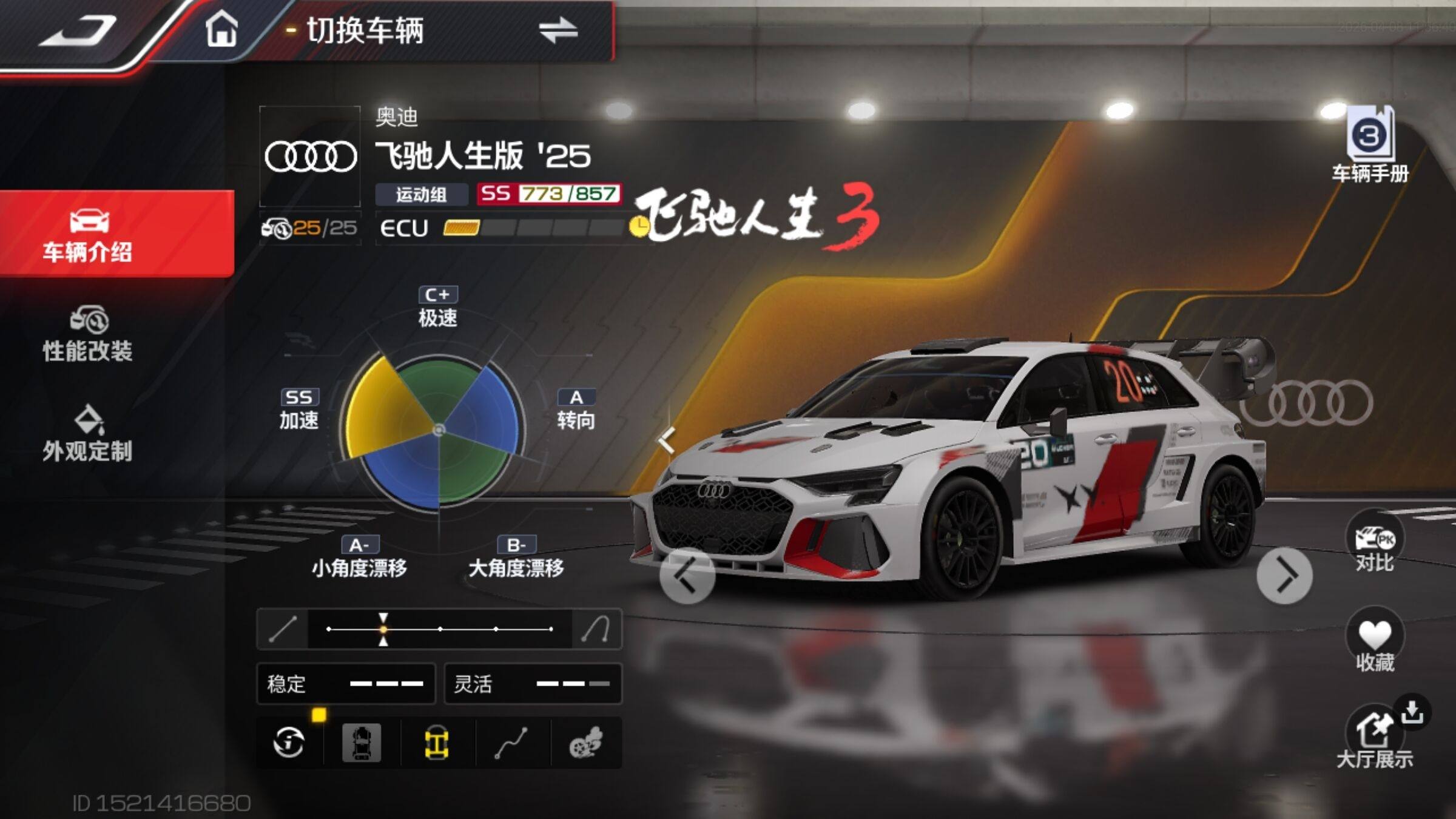Viewport: 1456px width, 819px height.
Task: Select the smoking tire drift icon
Action: 586,743
